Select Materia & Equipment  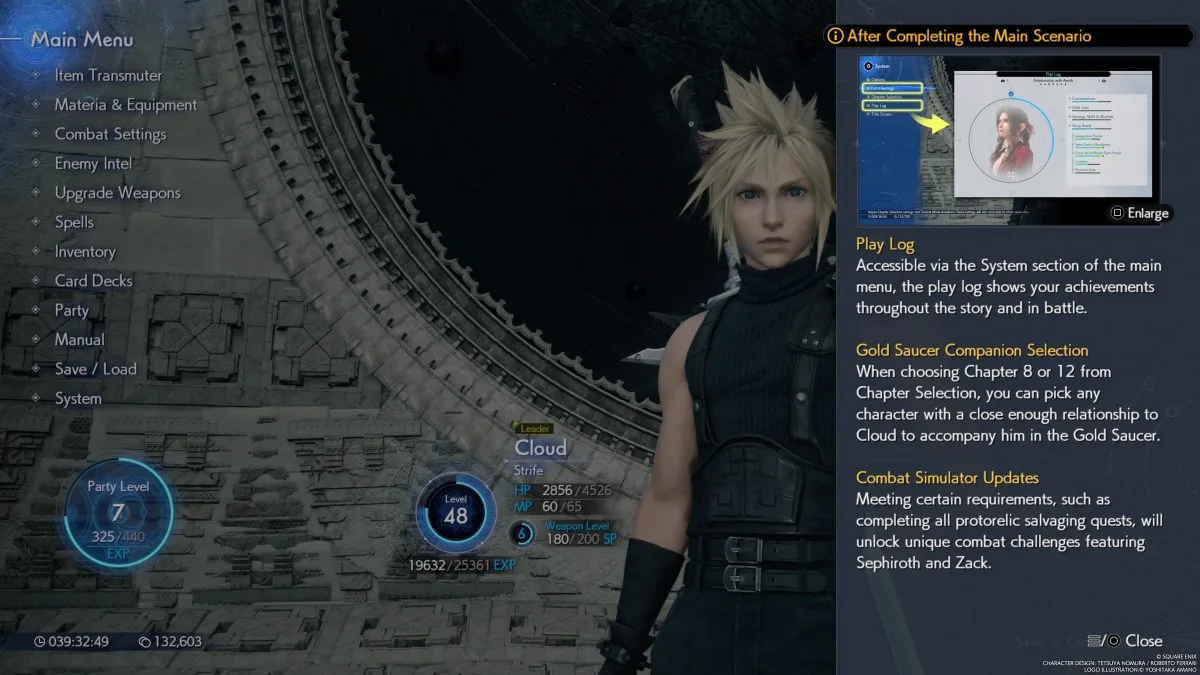(125, 105)
